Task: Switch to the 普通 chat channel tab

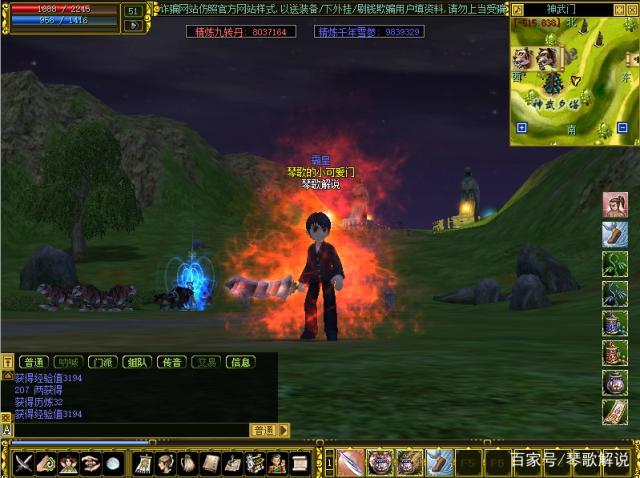Action: point(34,362)
